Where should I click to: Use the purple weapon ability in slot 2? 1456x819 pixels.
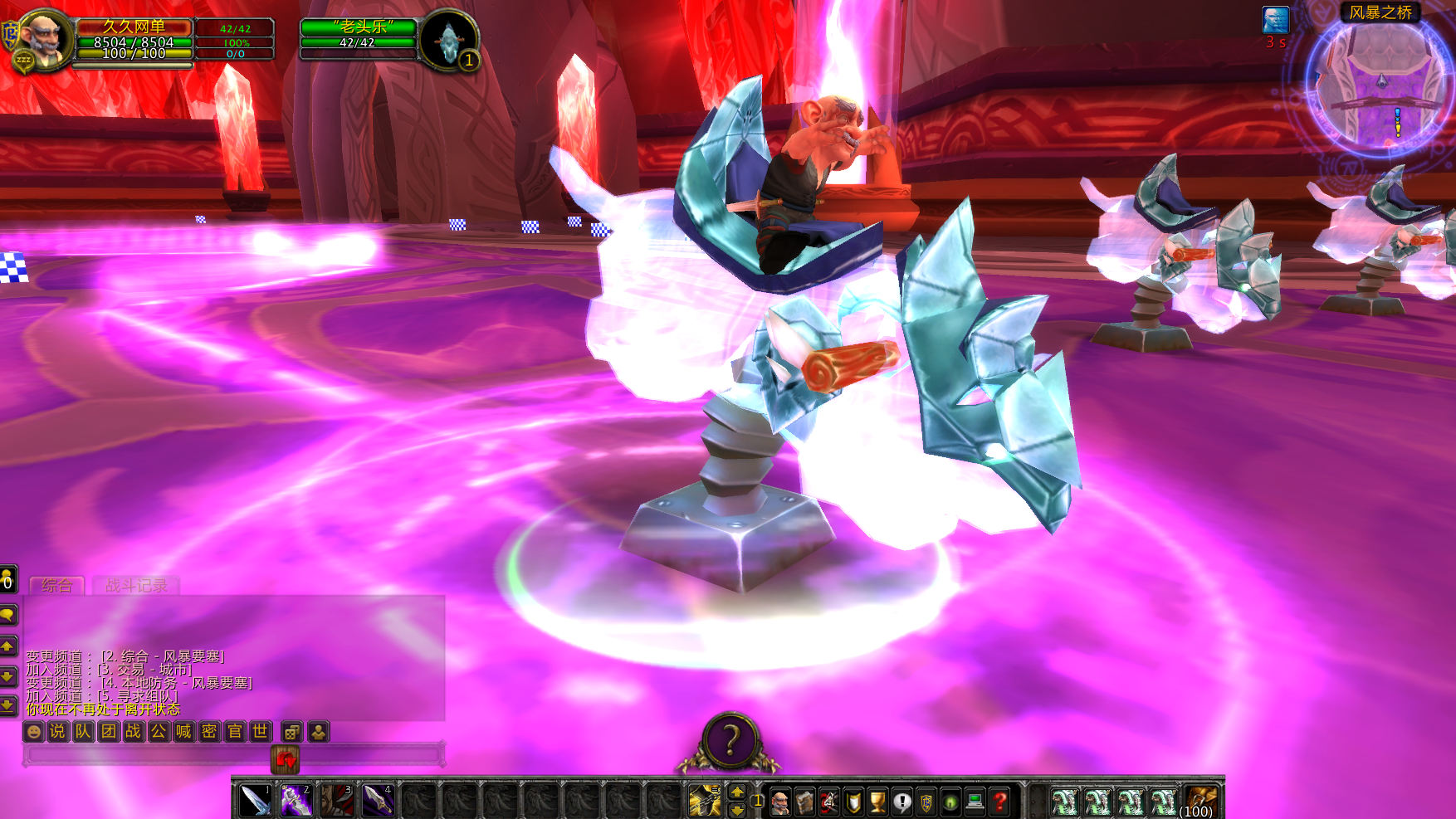pos(296,801)
